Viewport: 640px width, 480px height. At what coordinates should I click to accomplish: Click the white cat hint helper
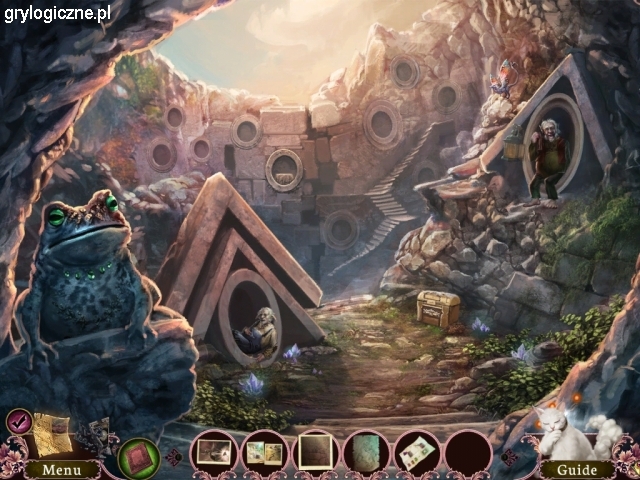[x=563, y=433]
